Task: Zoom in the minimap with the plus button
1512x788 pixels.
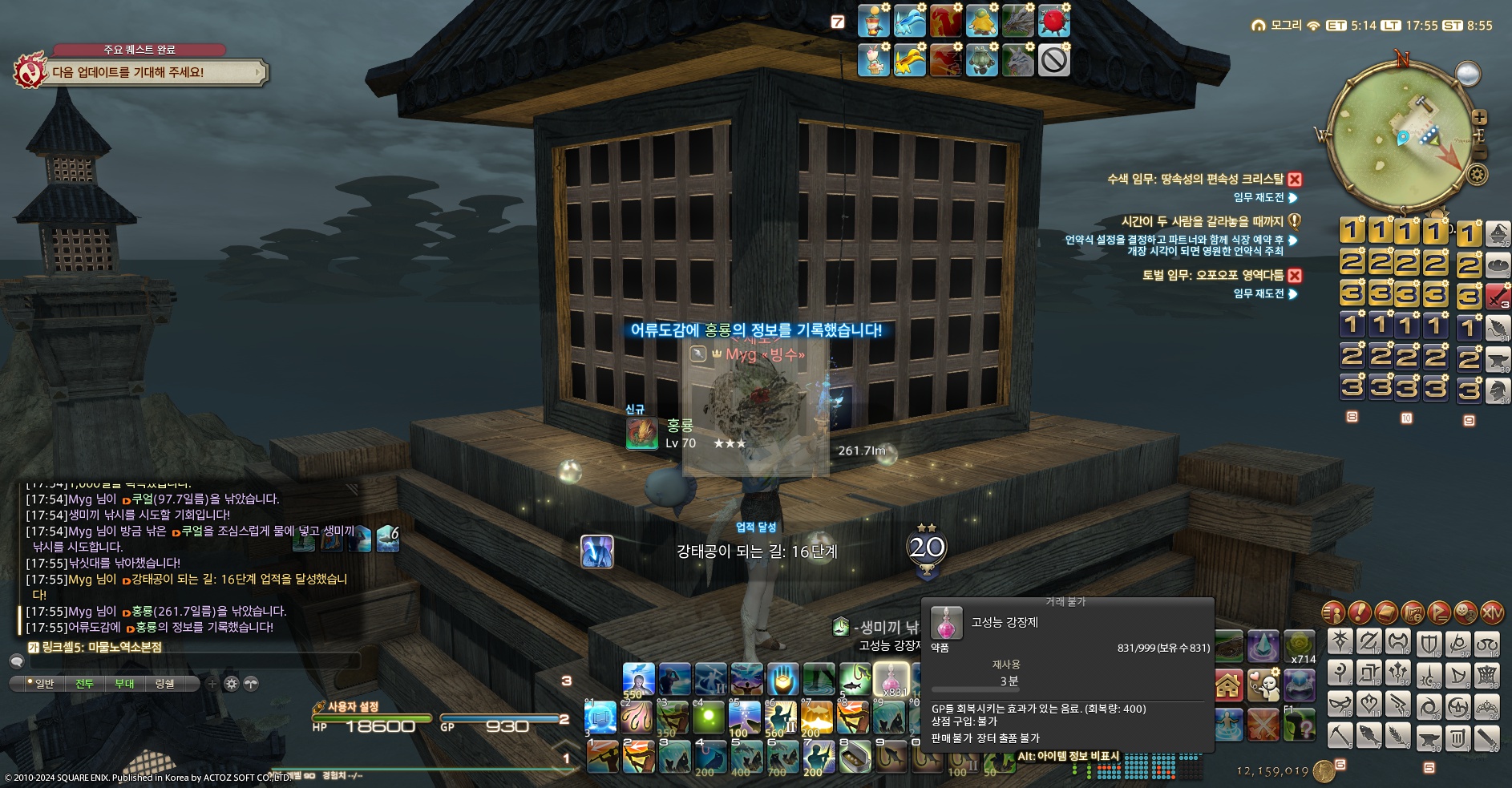Action: tap(1480, 117)
